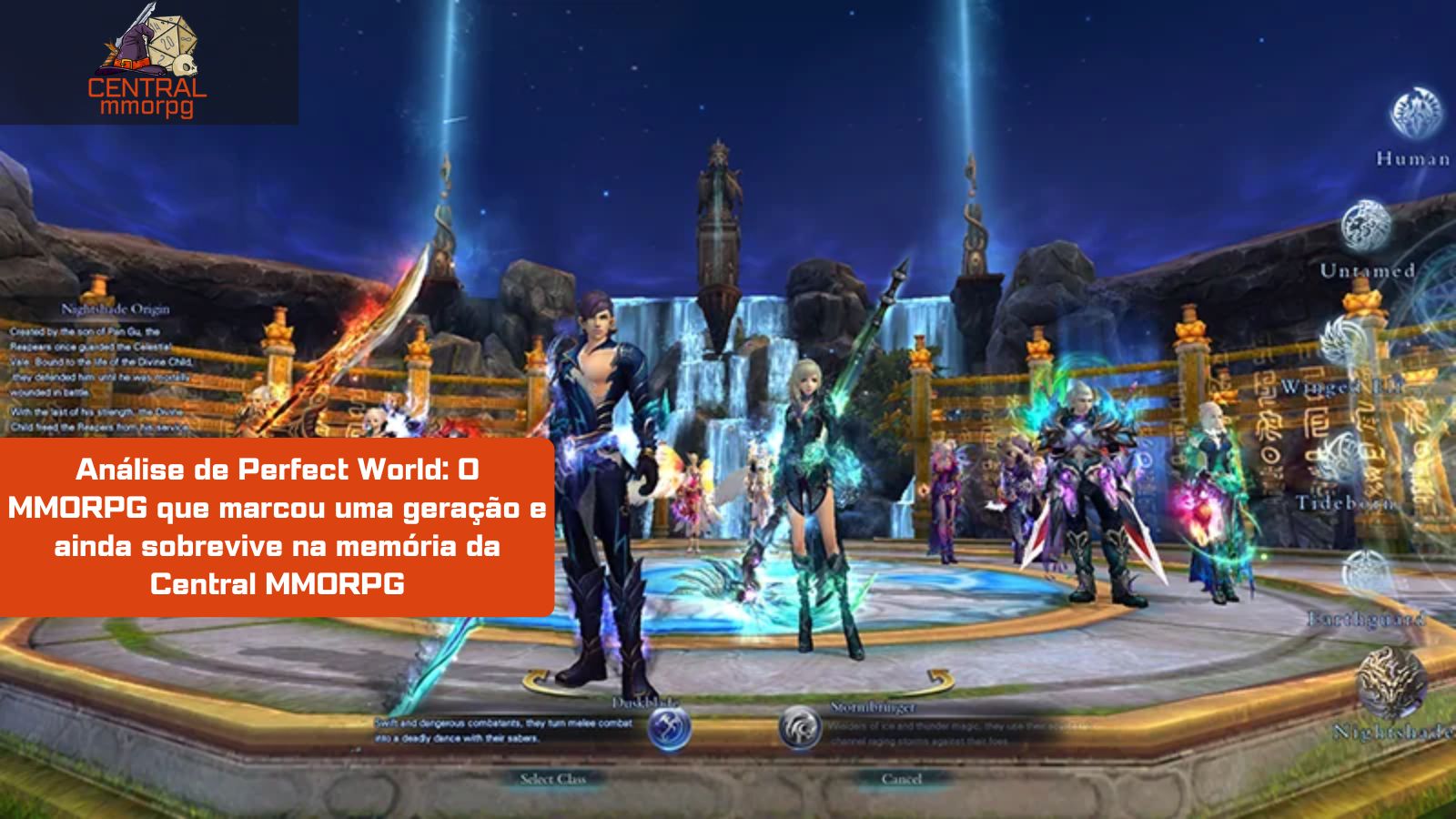Image resolution: width=1456 pixels, height=819 pixels.
Task: Select the Earthguard race icon
Action: click(1362, 569)
